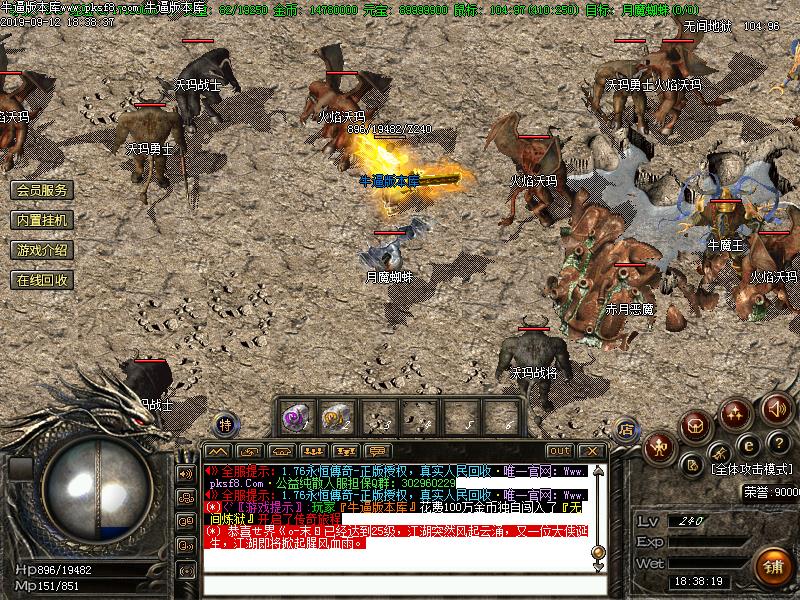Viewport: 800px width, 600px height.
Task: Open the 铺 stall button
Action: pyautogui.click(x=773, y=566)
